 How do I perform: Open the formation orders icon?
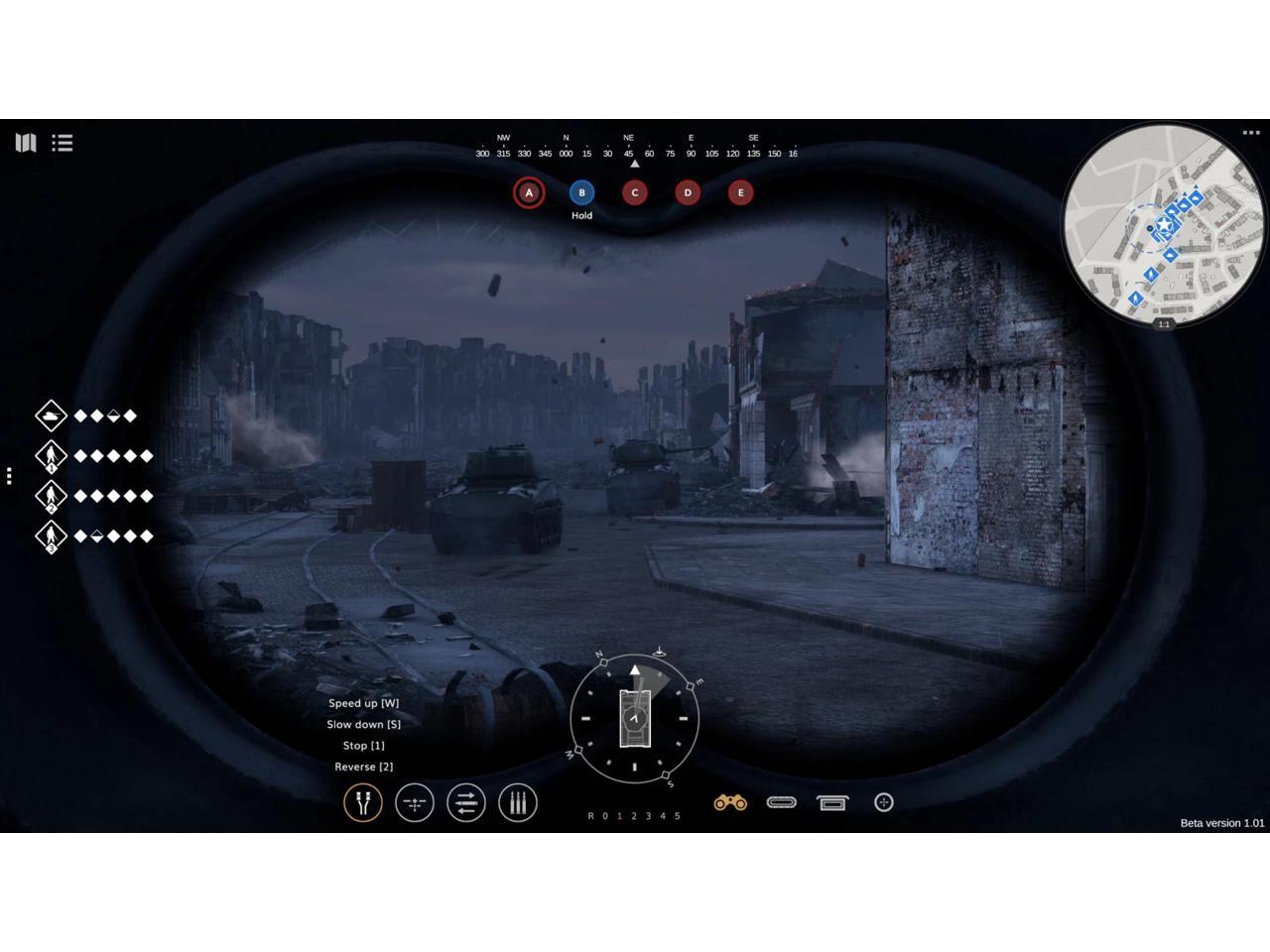coord(415,802)
